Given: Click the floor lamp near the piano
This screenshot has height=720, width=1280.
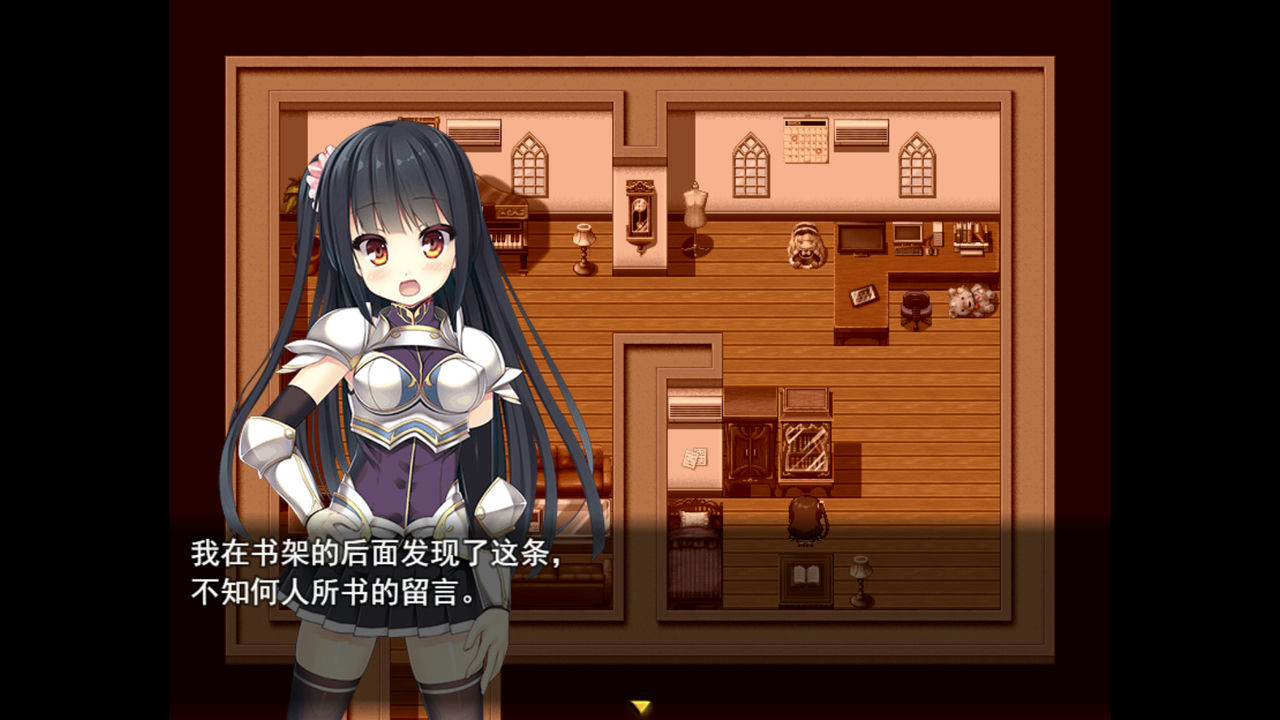Looking at the screenshot, I should (x=583, y=245).
